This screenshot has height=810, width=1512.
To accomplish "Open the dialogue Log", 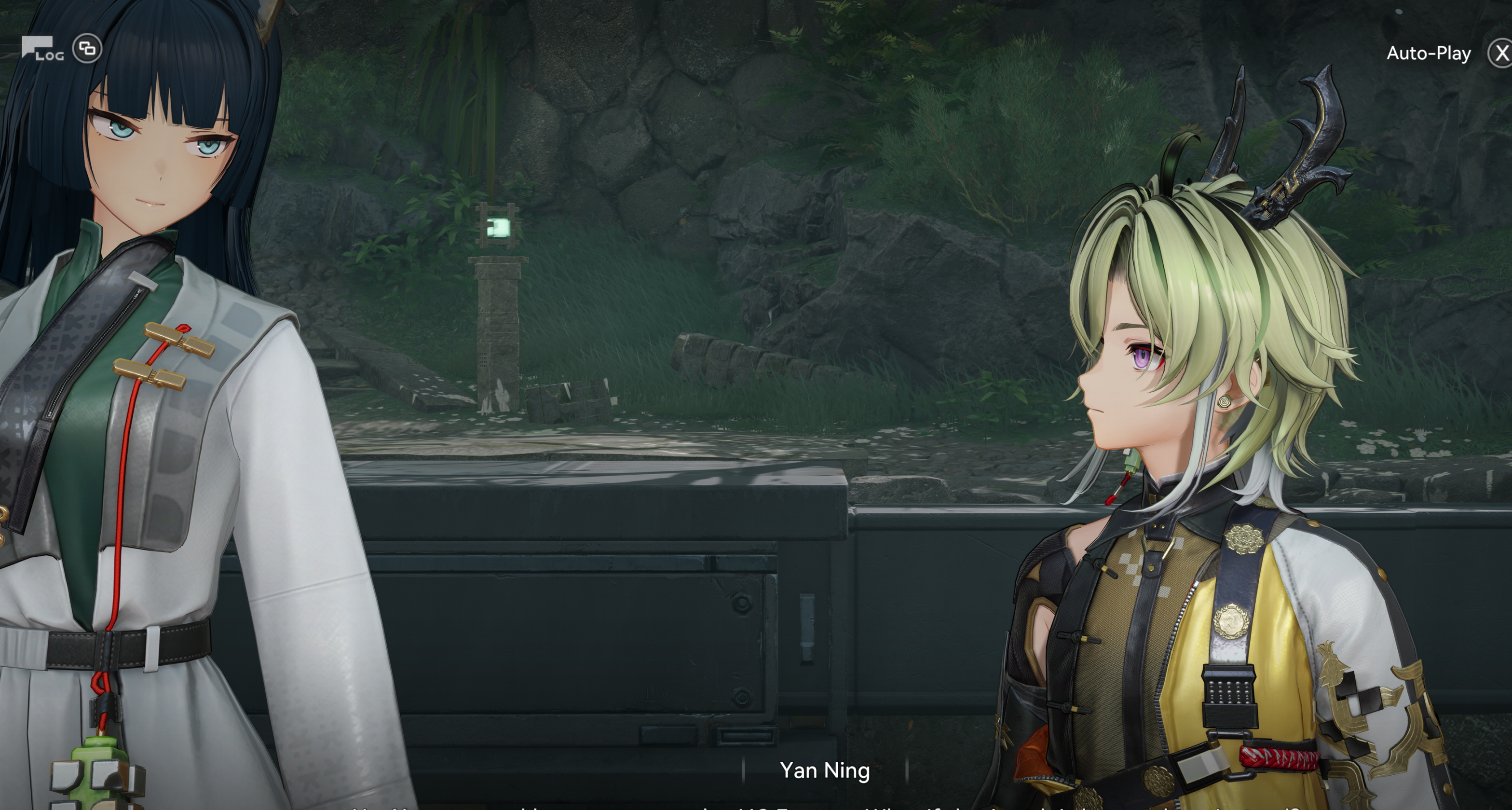I will tap(42, 49).
